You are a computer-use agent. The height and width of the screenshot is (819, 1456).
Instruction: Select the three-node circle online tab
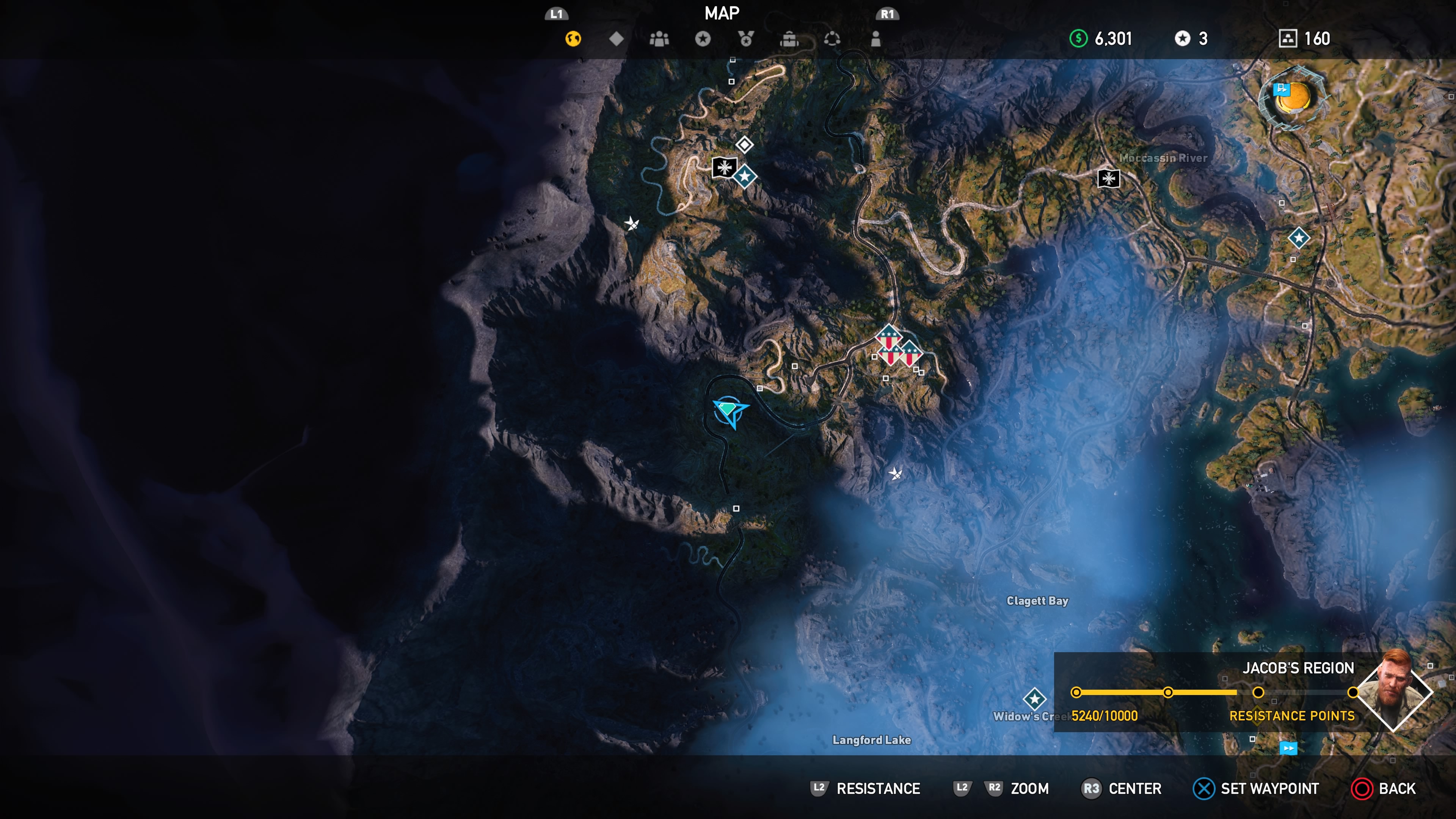pos(832,38)
